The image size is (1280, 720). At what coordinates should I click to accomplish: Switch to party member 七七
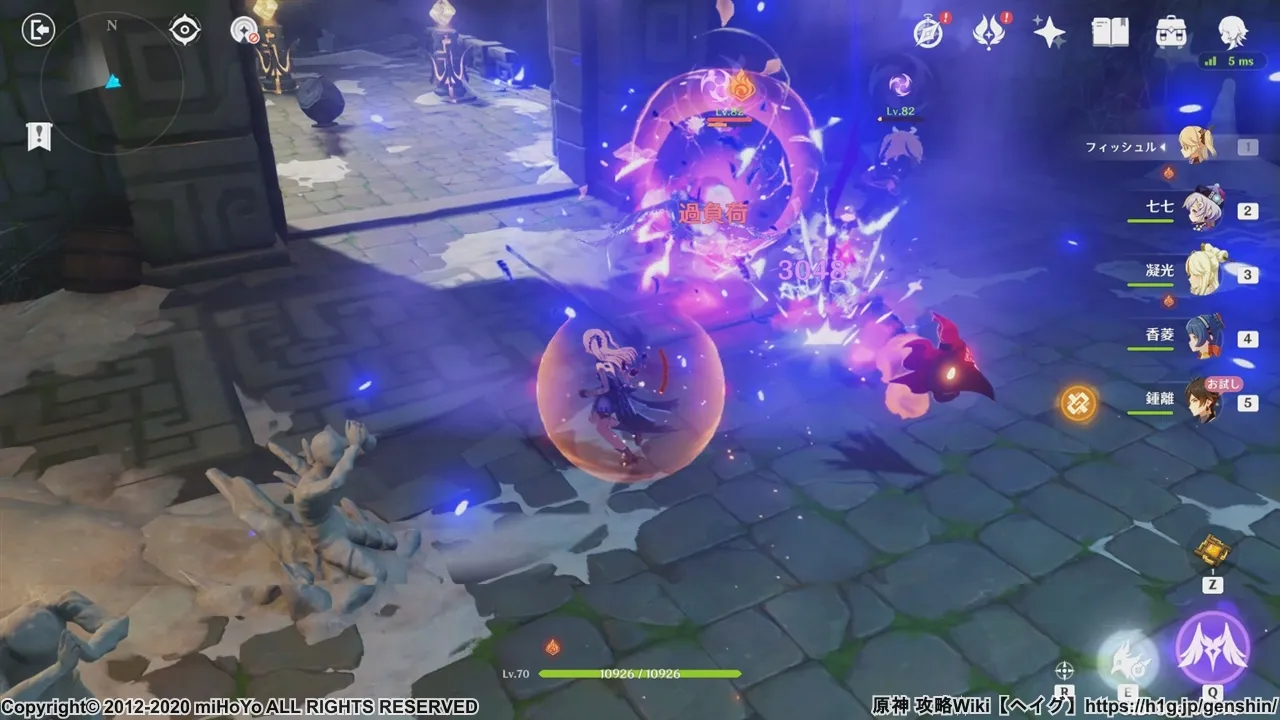click(1198, 211)
